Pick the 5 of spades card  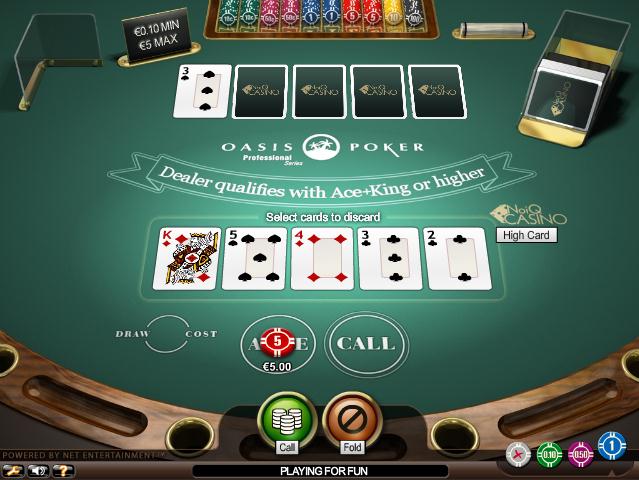(x=254, y=258)
